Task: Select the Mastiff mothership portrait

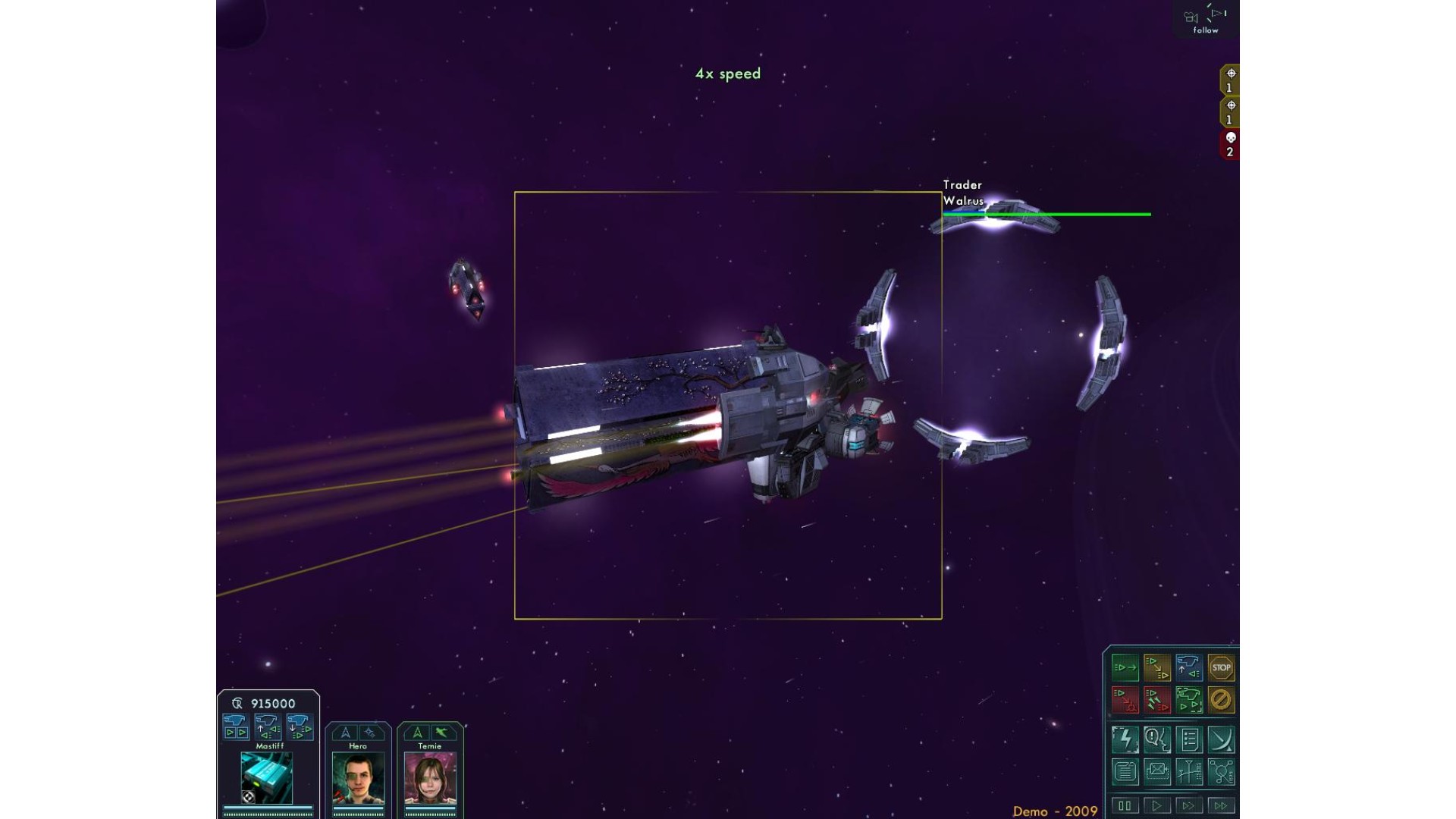Action: 266,778
